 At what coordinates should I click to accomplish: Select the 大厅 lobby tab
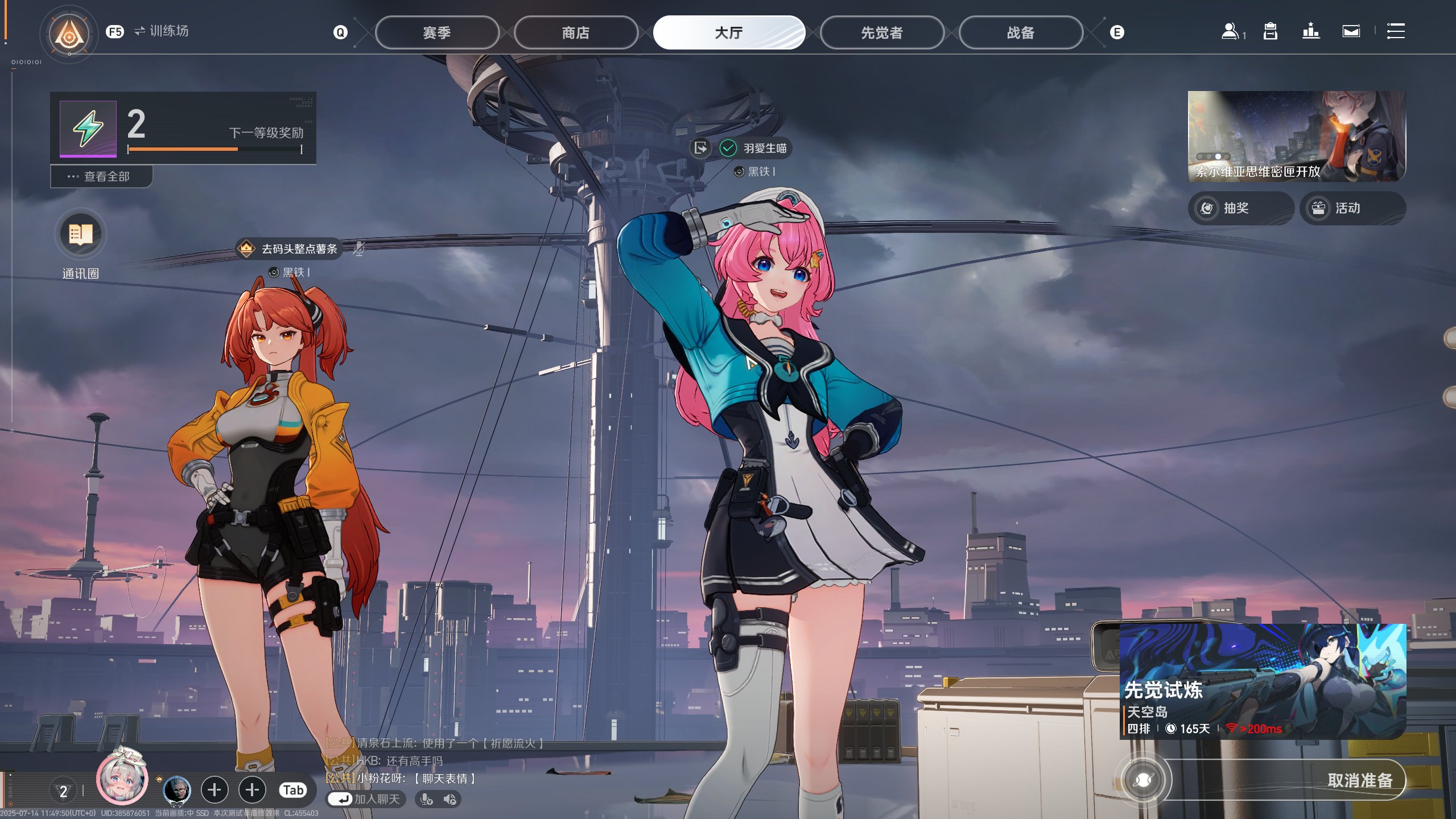(728, 32)
